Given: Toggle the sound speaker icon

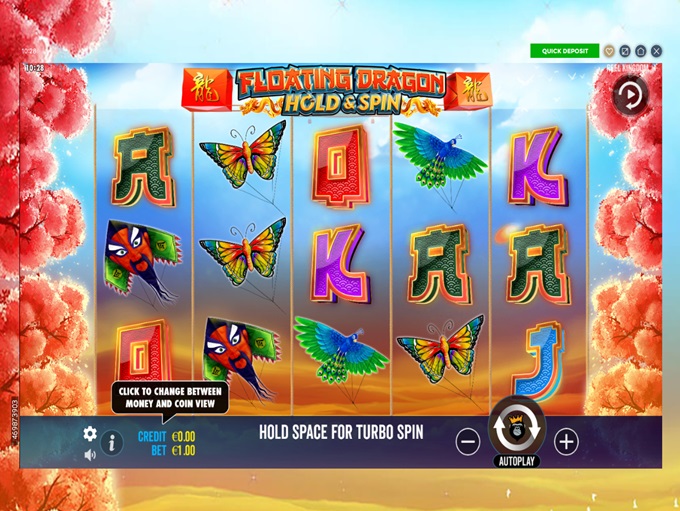Looking at the screenshot, I should click(90, 455).
